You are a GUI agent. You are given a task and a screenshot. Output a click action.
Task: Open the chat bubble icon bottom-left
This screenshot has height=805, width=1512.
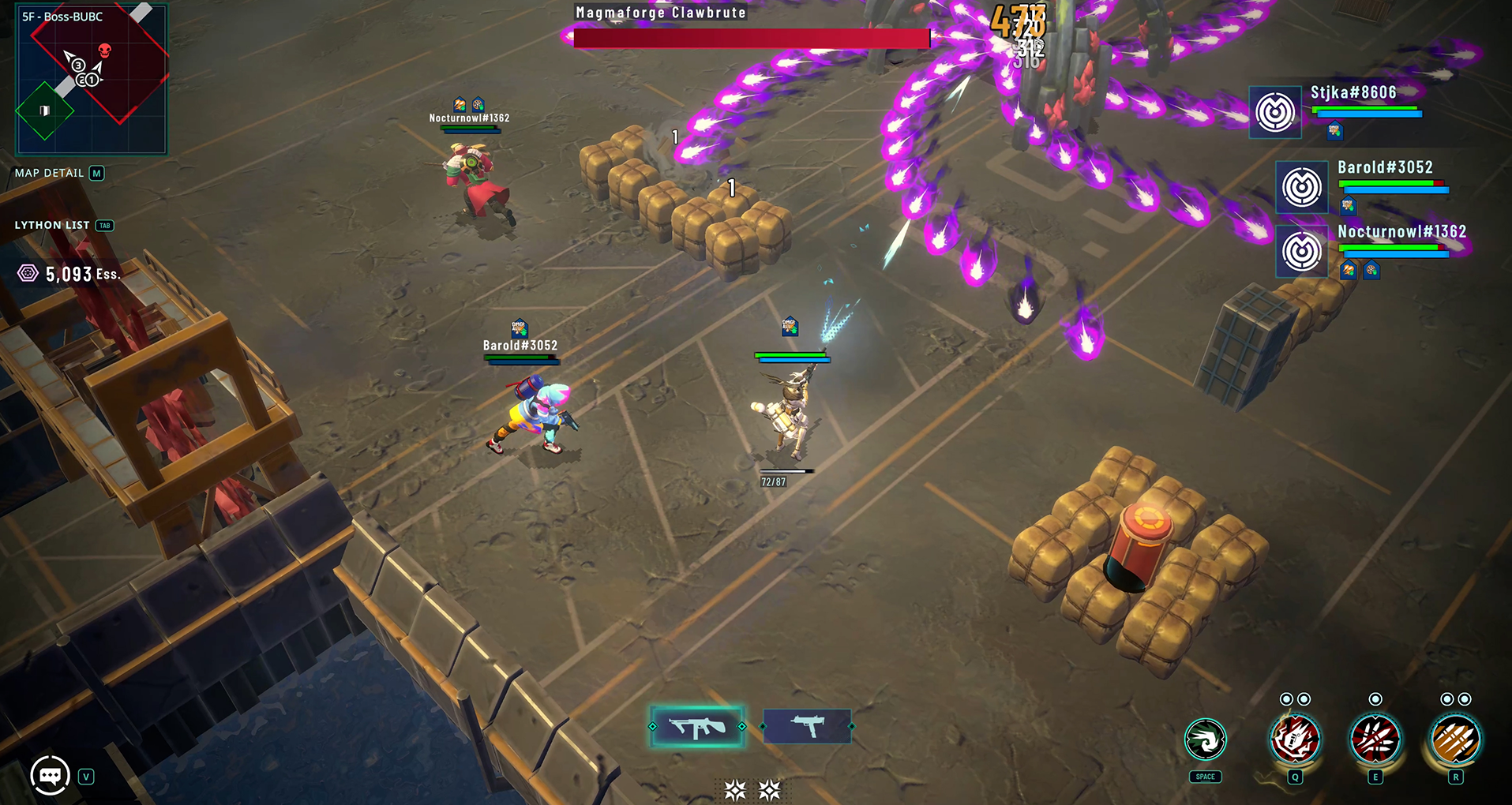coord(49,776)
